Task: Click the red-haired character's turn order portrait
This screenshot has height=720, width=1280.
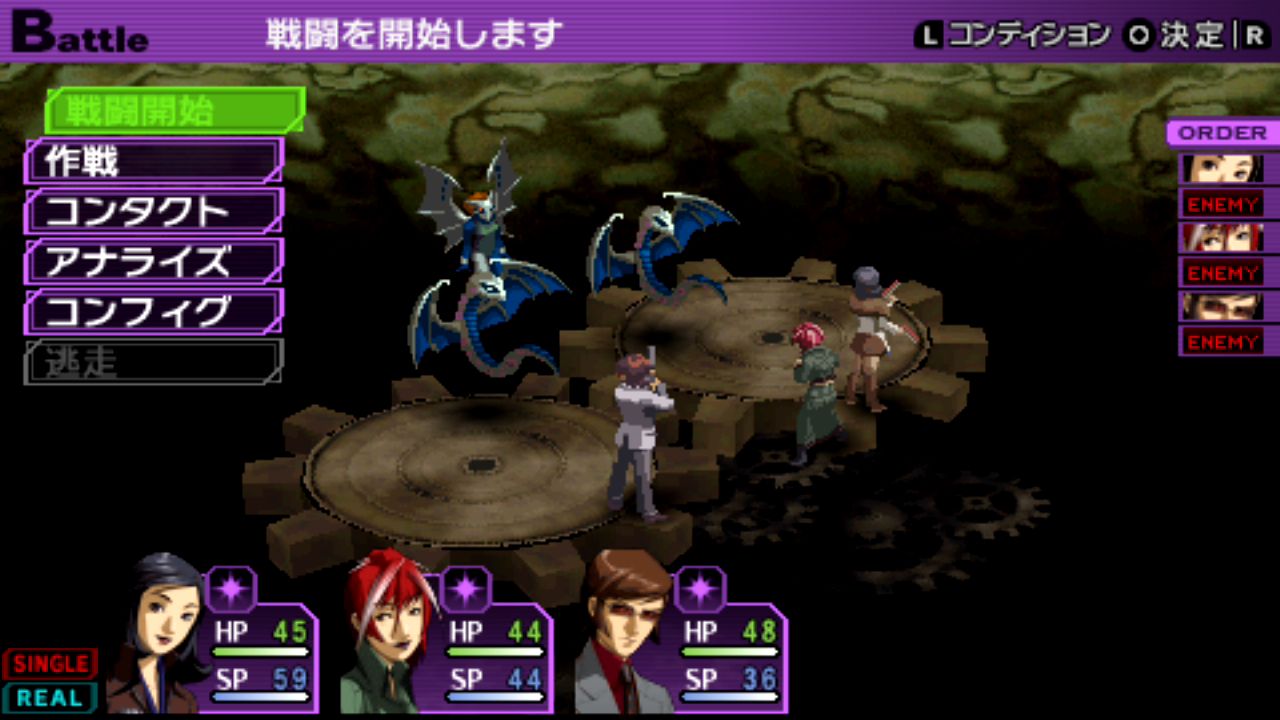Action: coord(1222,237)
